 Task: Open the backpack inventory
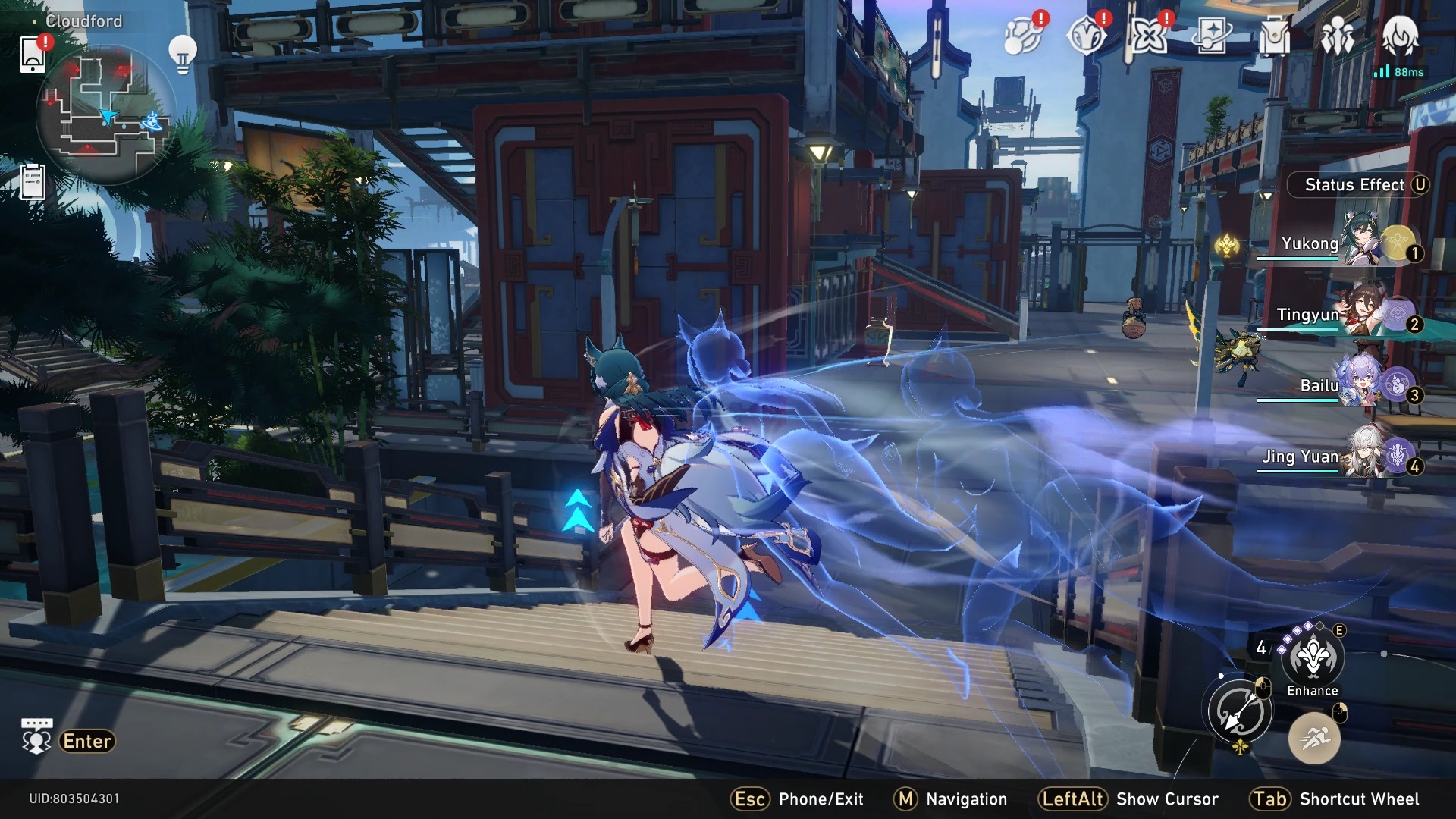point(1274,35)
